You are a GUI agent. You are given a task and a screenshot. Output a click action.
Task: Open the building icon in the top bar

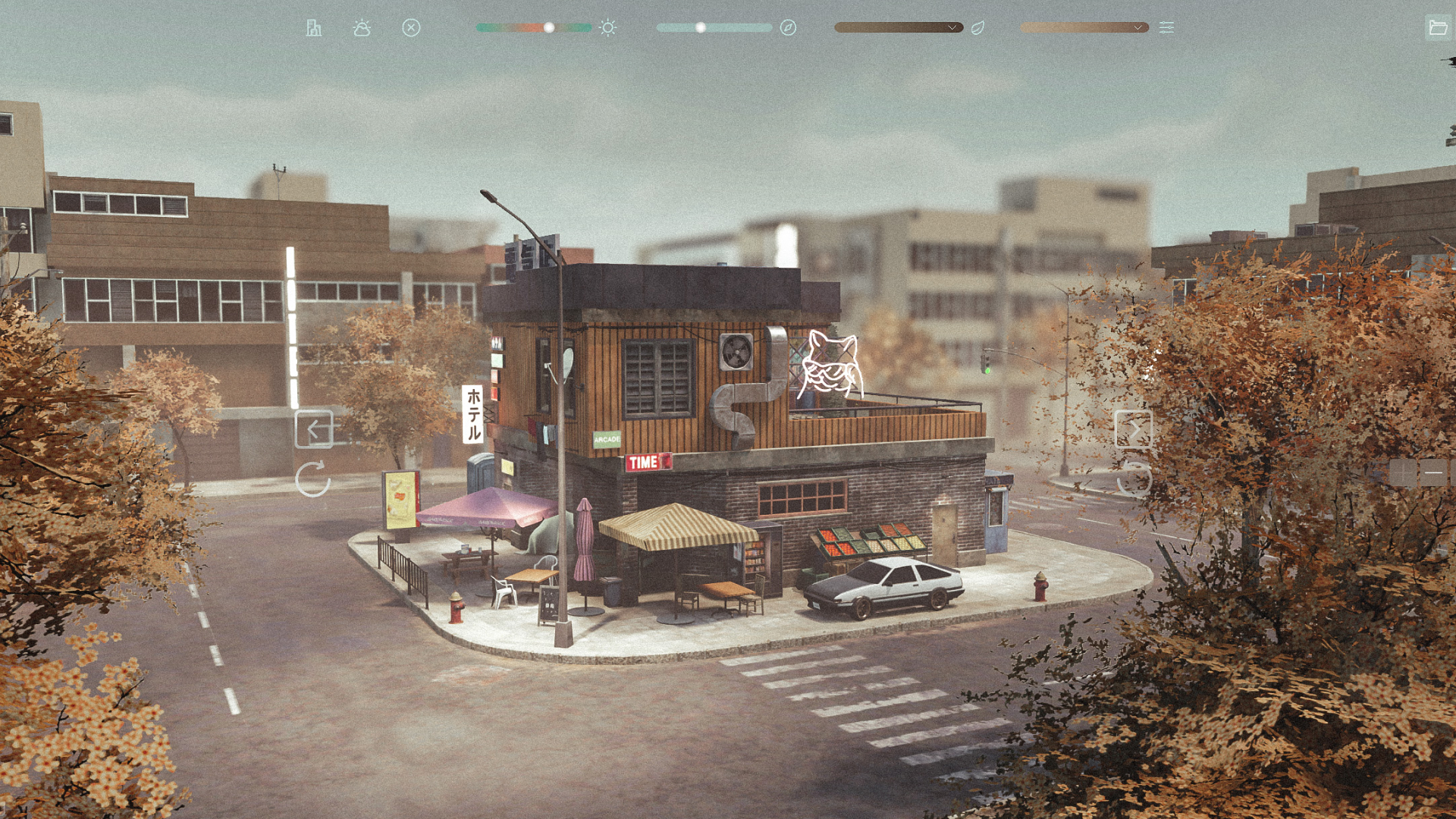click(313, 28)
